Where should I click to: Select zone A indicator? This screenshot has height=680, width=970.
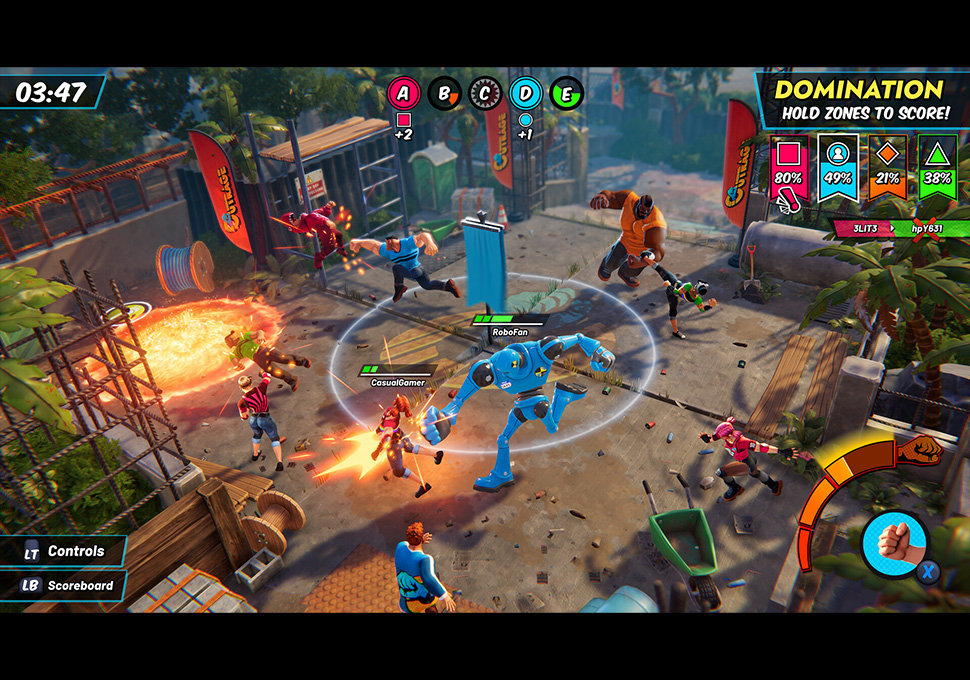point(404,94)
